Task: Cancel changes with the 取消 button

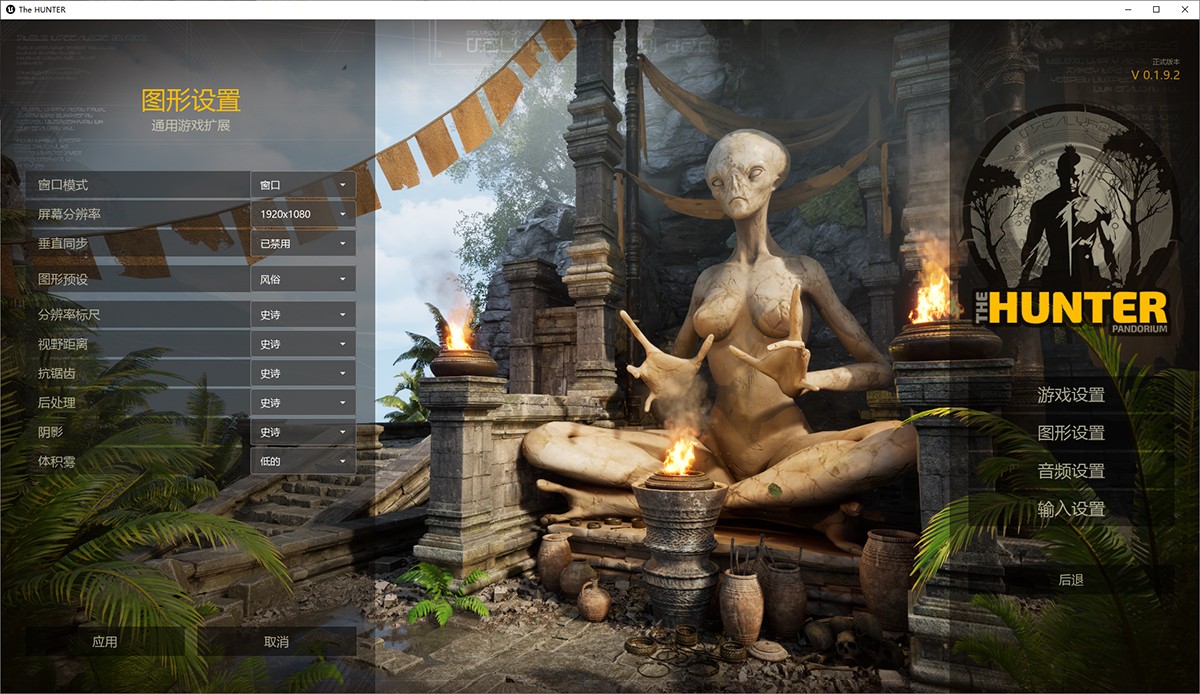Action: (x=276, y=642)
